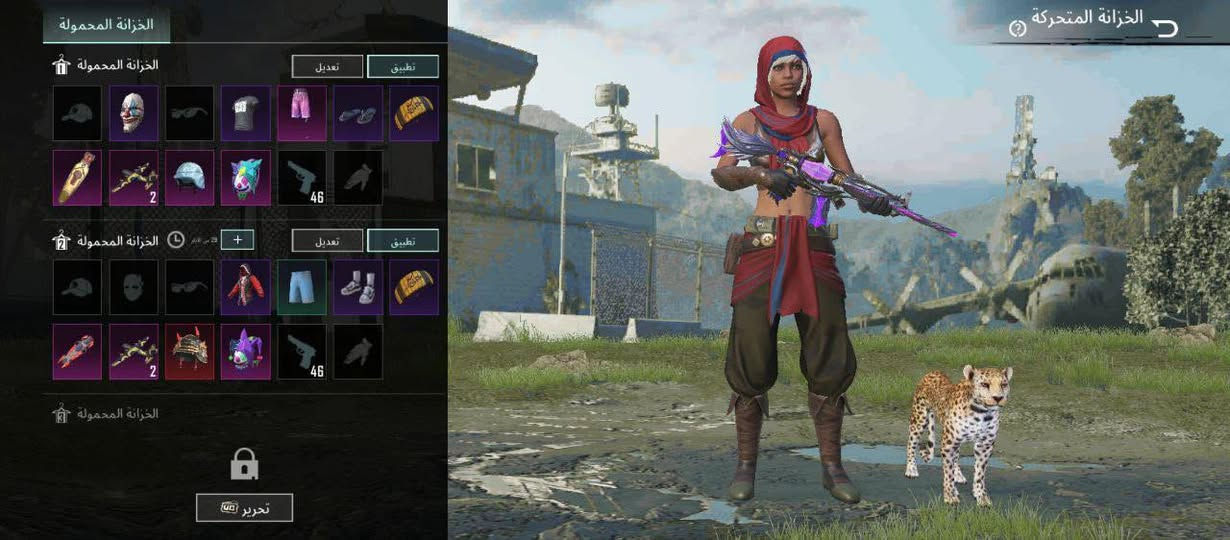The width and height of the screenshot is (1230, 540).
Task: Go back using the return arrow
Action: coord(1166,27)
